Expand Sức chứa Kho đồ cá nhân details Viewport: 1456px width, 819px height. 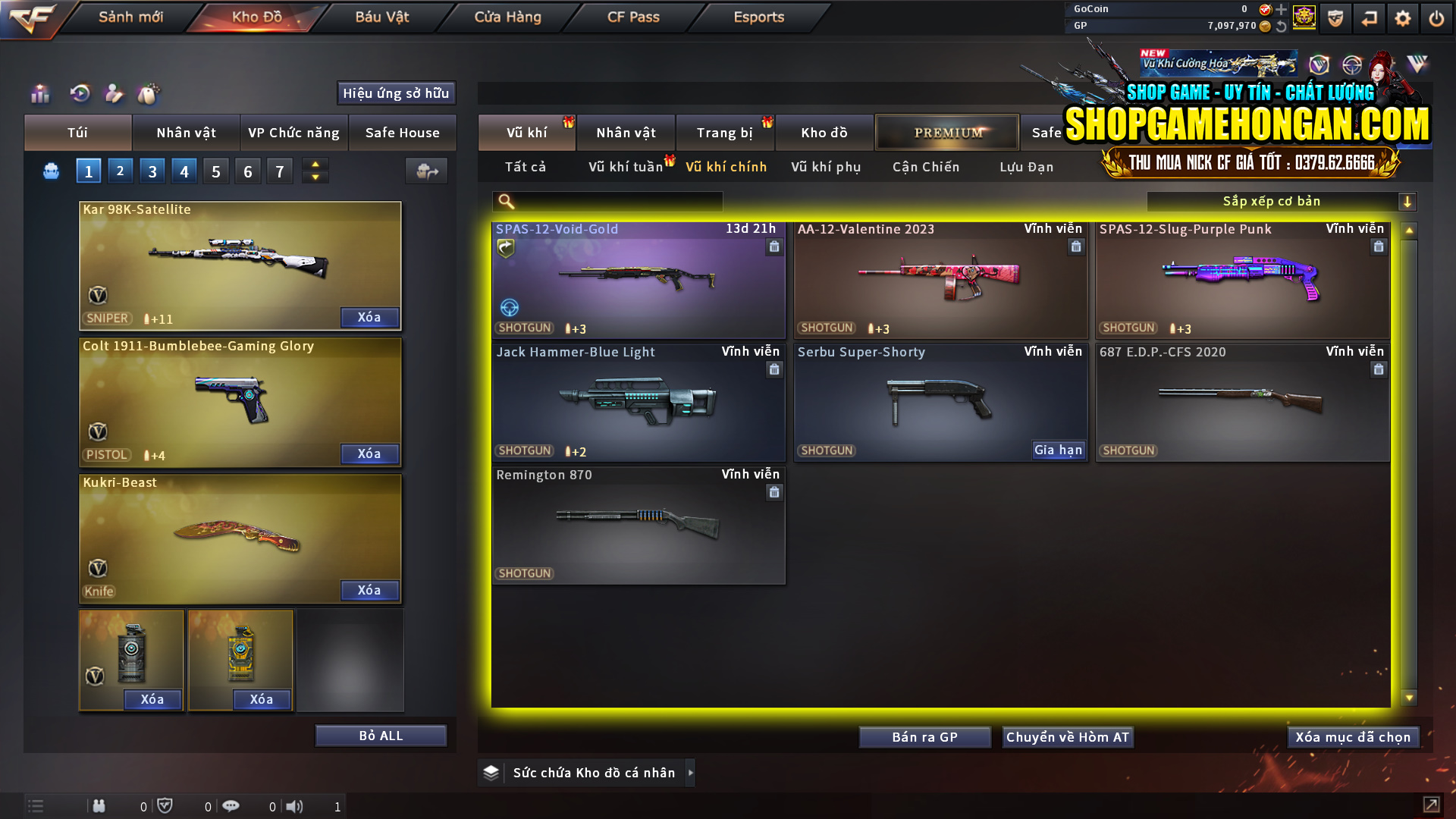click(691, 772)
